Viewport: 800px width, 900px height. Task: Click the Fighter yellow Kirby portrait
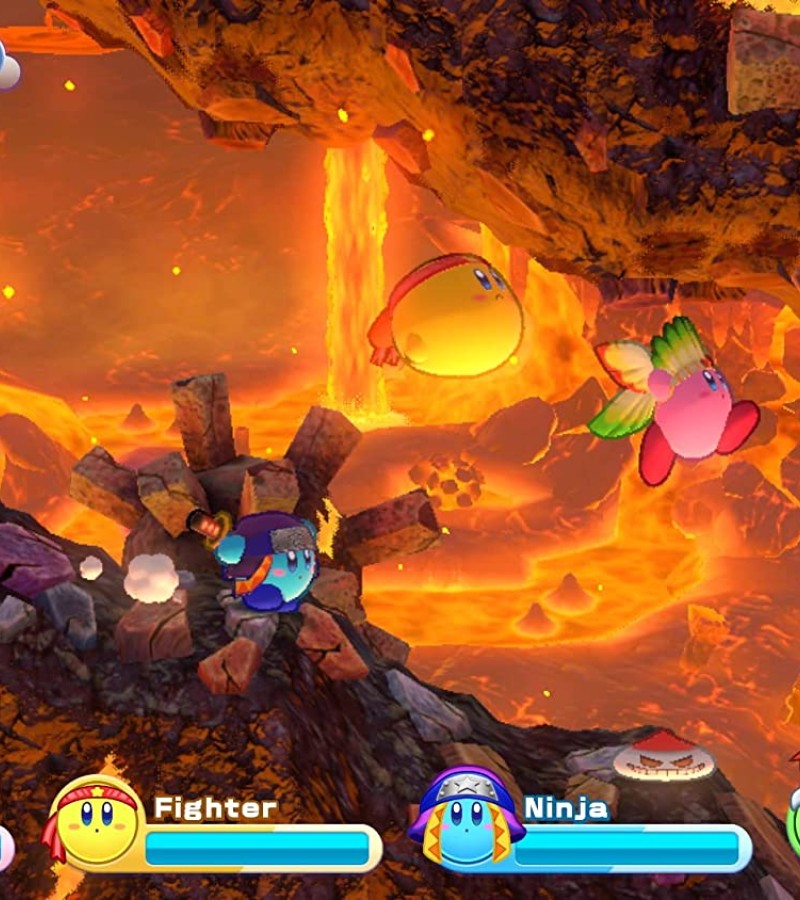[95, 821]
